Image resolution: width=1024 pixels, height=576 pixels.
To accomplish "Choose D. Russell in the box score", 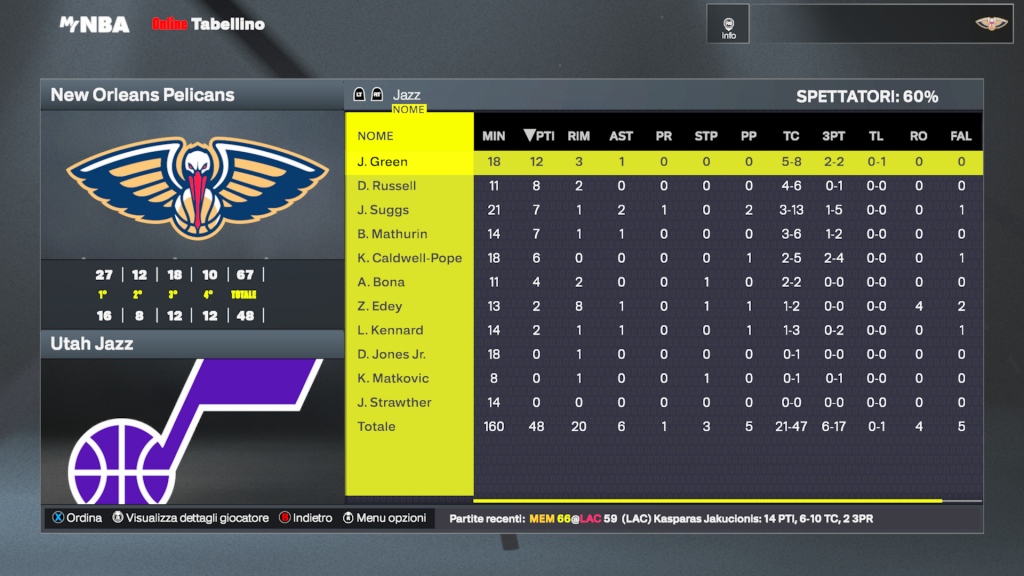I will pos(386,186).
